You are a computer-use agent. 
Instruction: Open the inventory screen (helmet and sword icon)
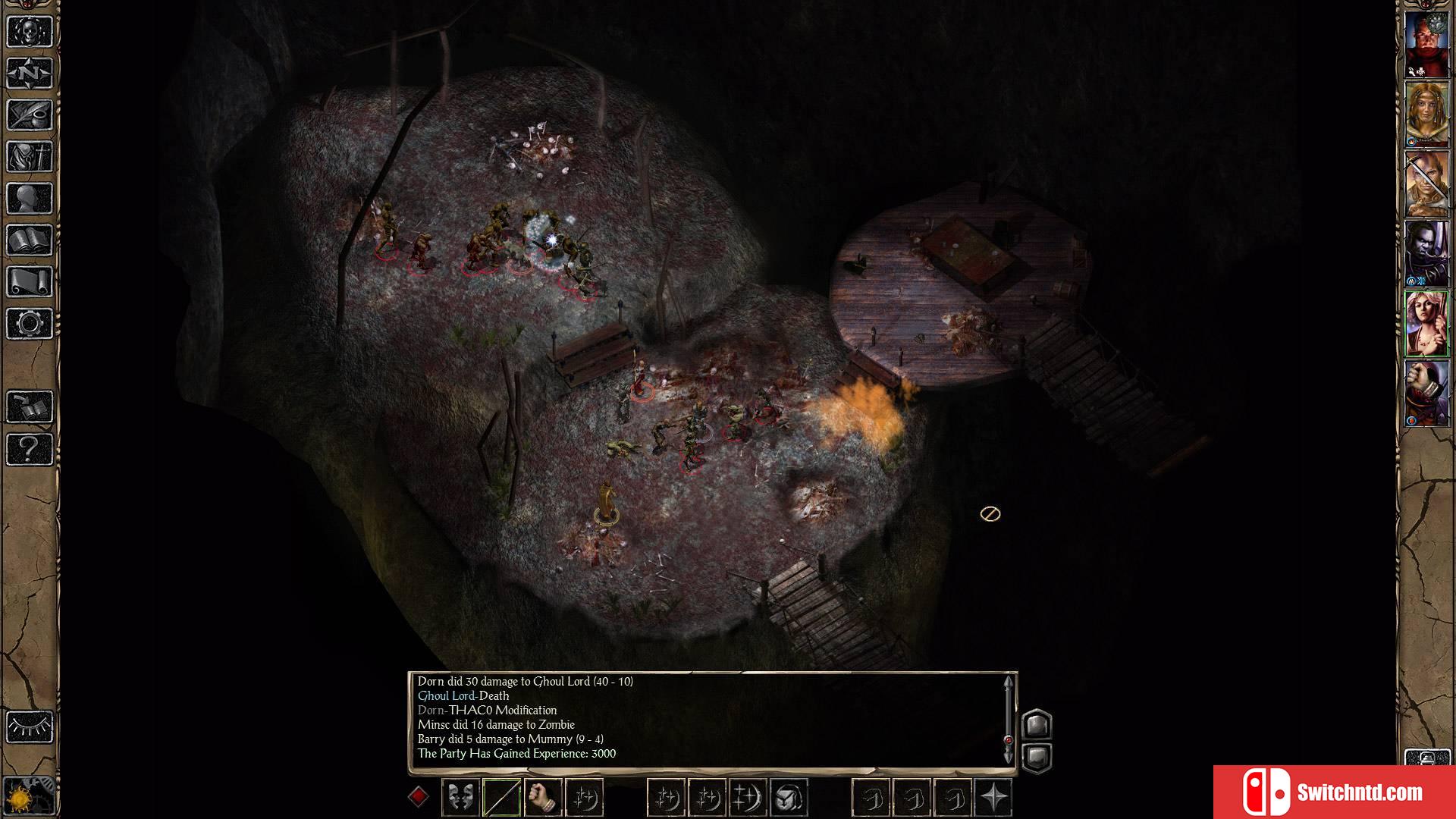click(30, 157)
